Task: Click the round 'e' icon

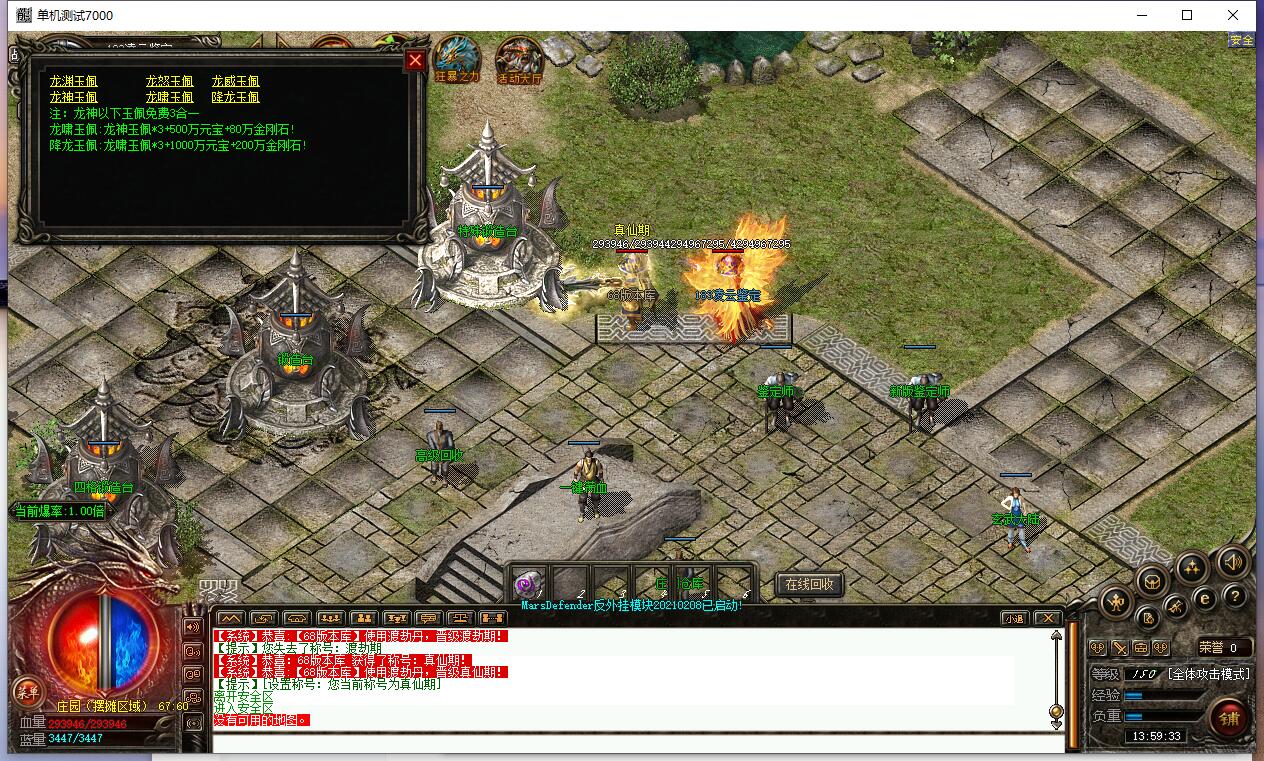Action: (x=1205, y=598)
